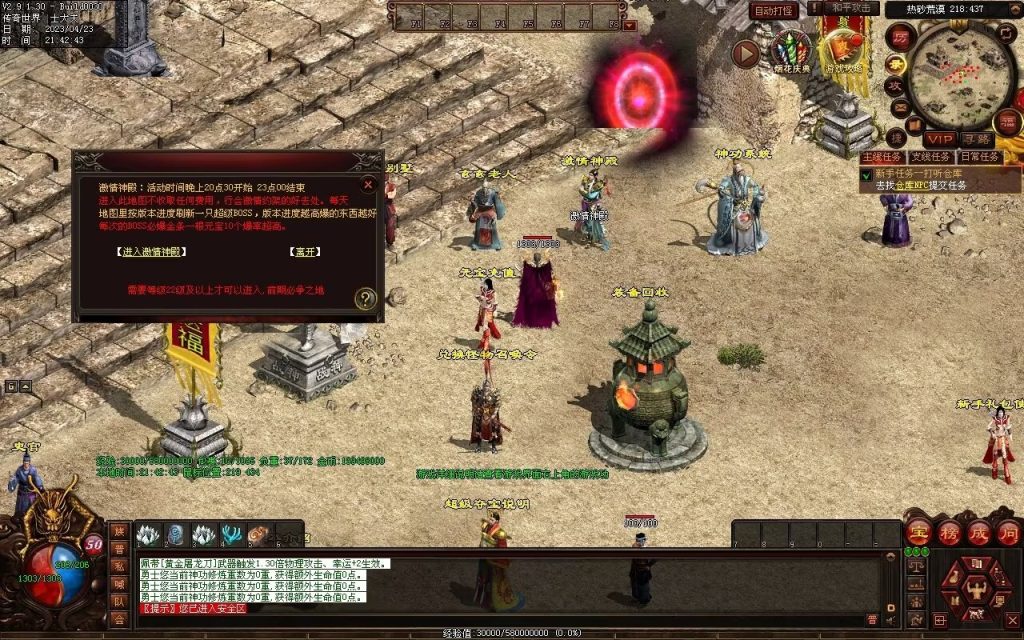Click the question mark help button in dialog
The height and width of the screenshot is (640, 1024).
[366, 298]
